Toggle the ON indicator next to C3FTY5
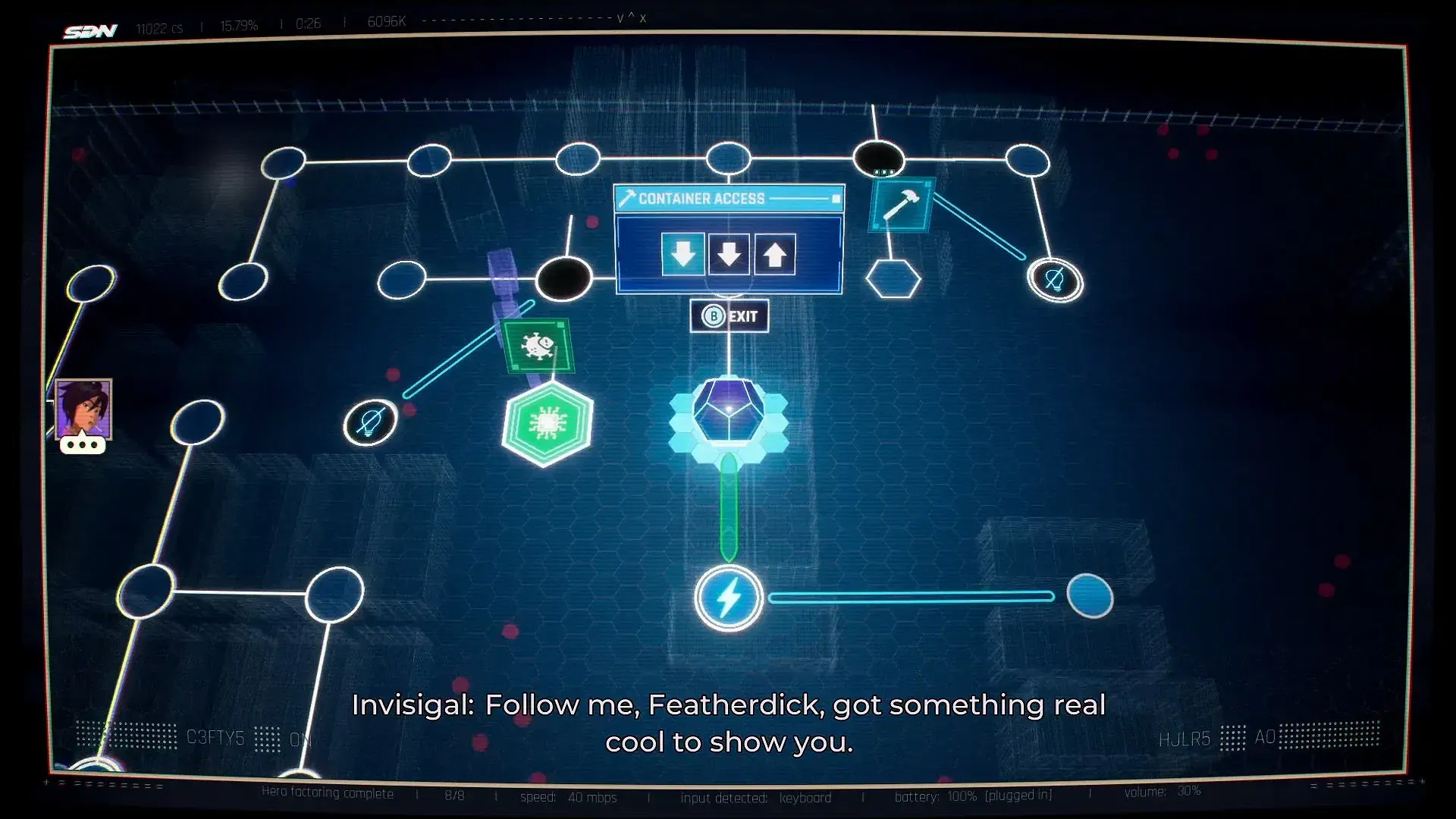The width and height of the screenshot is (1456, 819). point(300,739)
